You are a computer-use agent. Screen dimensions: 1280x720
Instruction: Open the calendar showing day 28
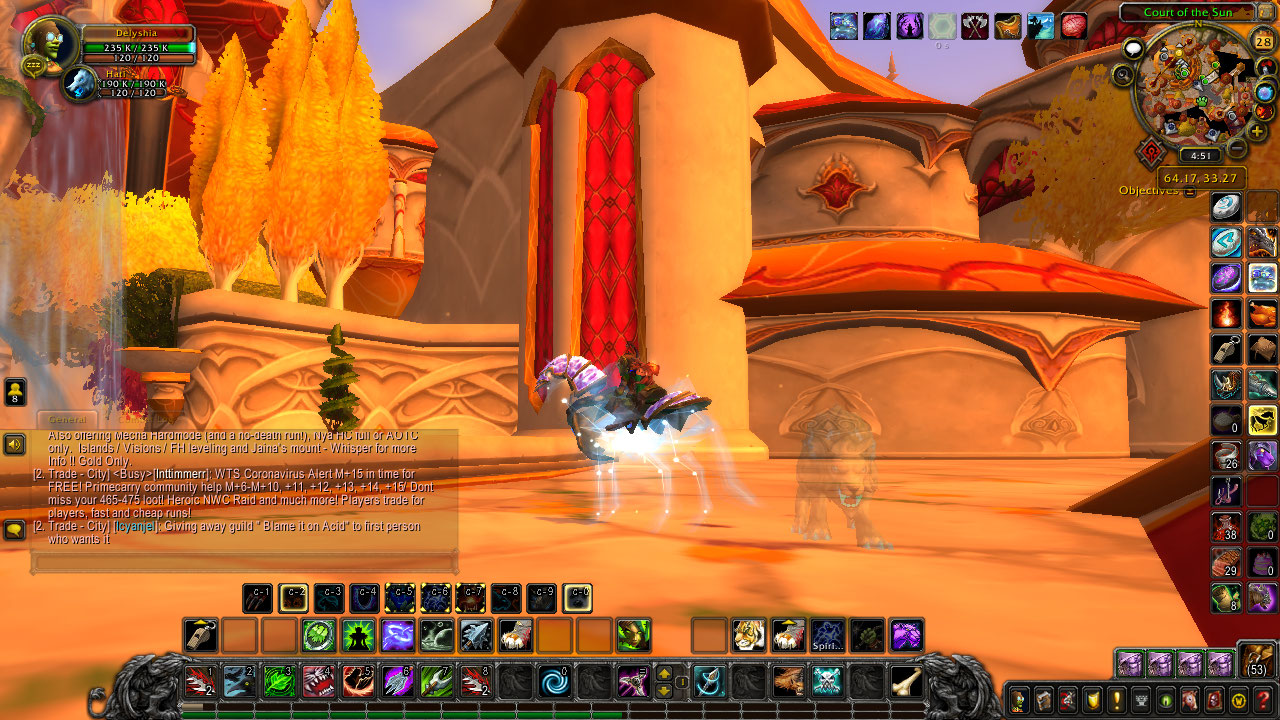pos(1264,42)
